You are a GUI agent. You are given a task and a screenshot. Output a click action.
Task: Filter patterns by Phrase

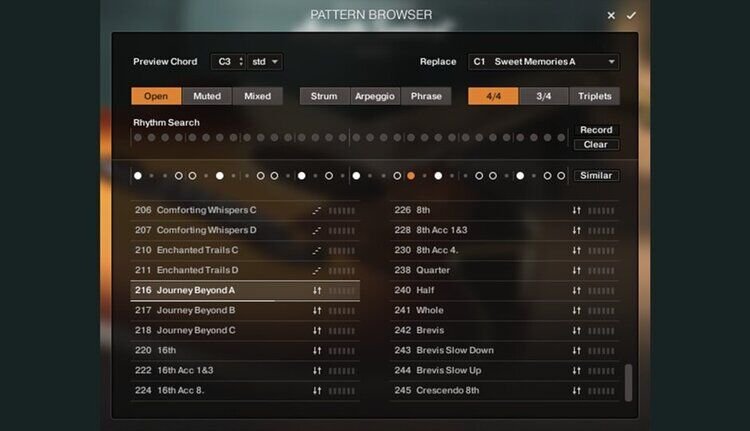[426, 96]
